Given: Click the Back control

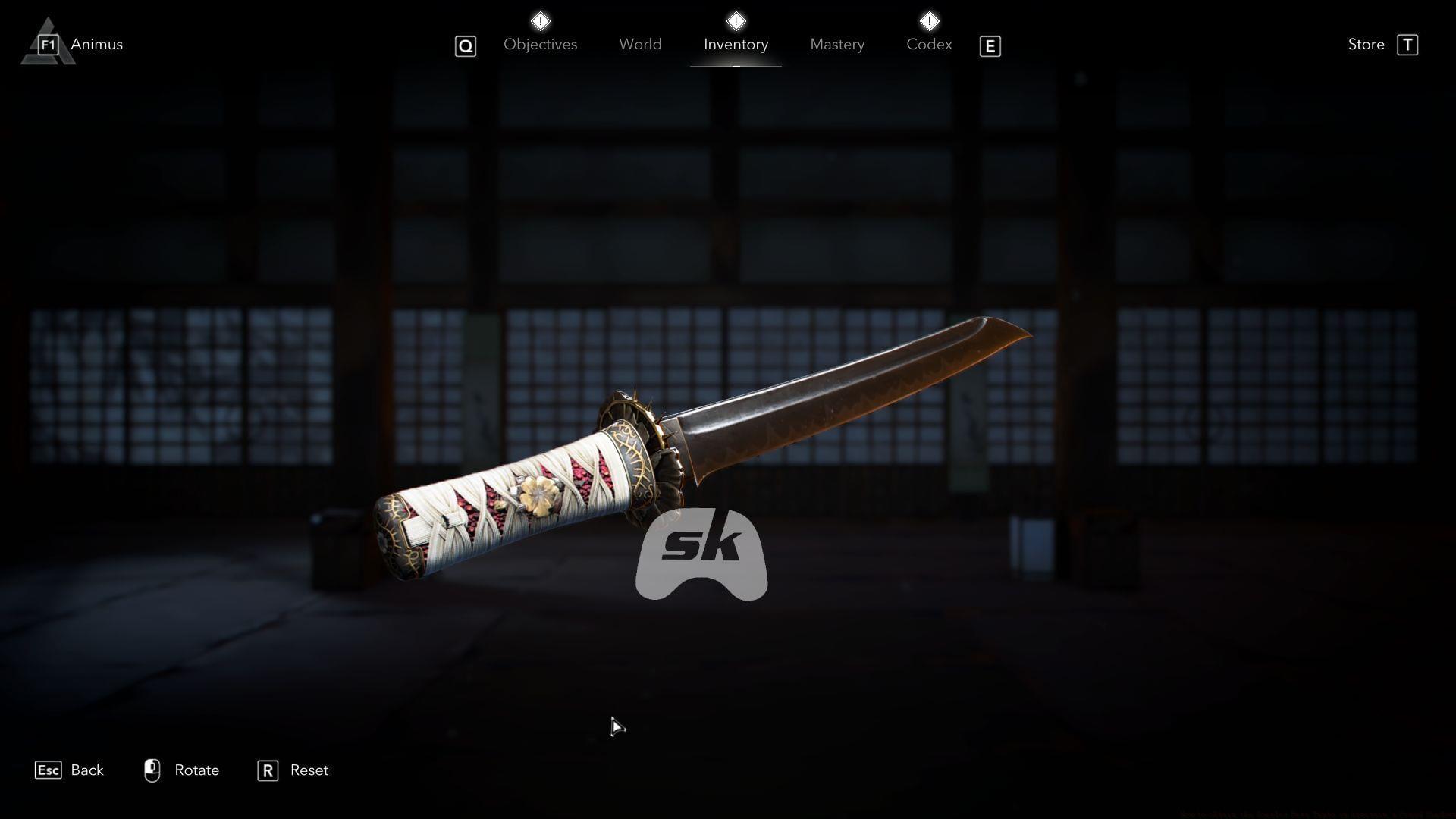Looking at the screenshot, I should pyautogui.click(x=87, y=770).
